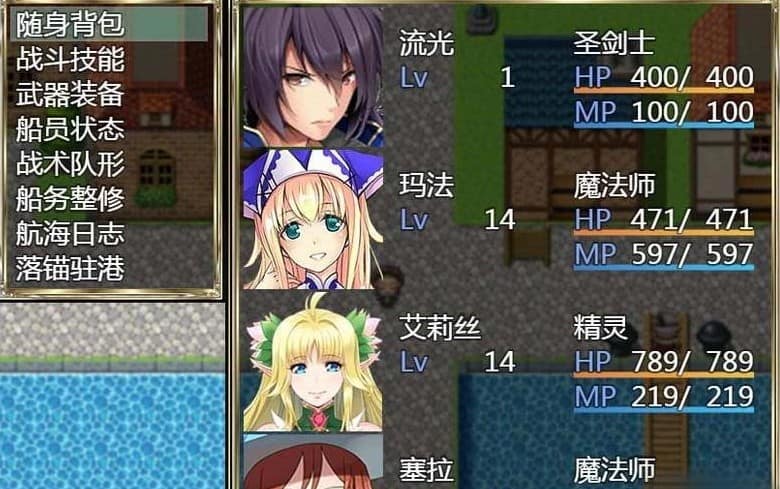Choose 落锚驻港 menu option
Viewport: 780px width, 489px height.
click(x=70, y=268)
